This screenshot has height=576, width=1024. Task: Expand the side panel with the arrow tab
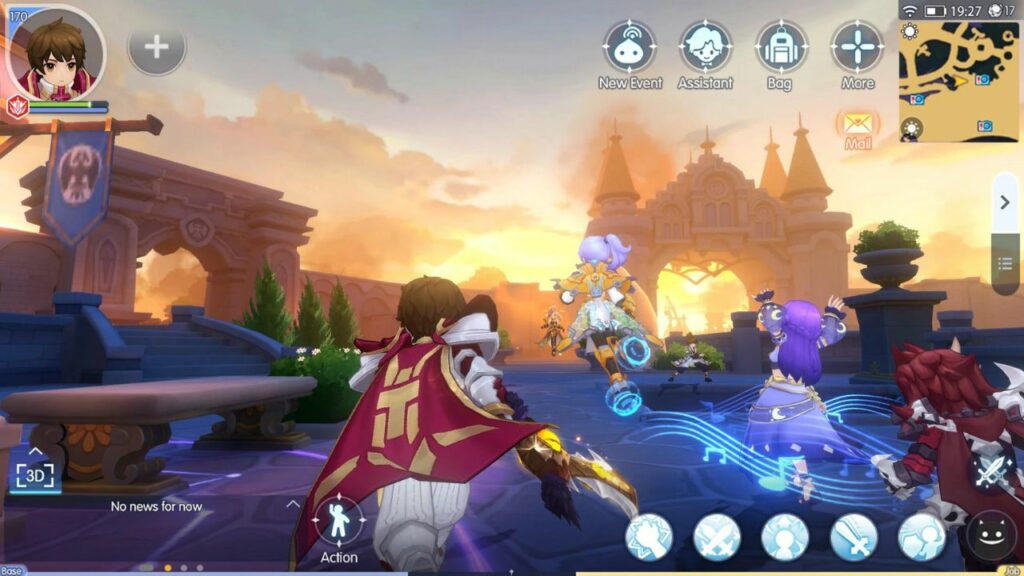(x=1005, y=204)
